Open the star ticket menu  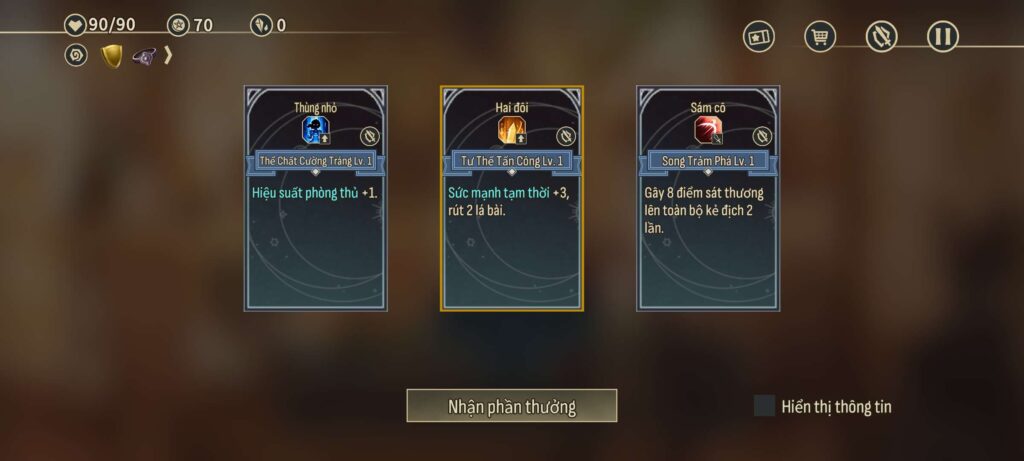tap(759, 37)
